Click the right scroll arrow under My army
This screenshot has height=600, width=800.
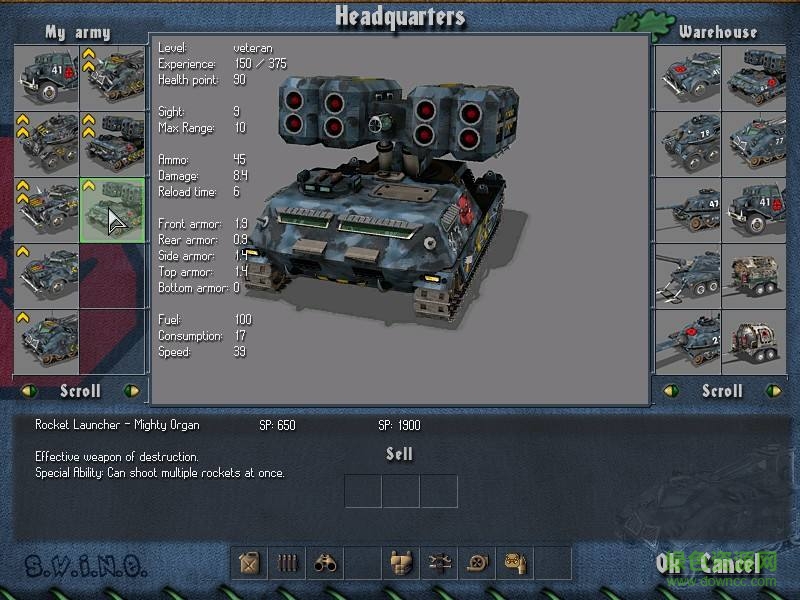tap(131, 391)
